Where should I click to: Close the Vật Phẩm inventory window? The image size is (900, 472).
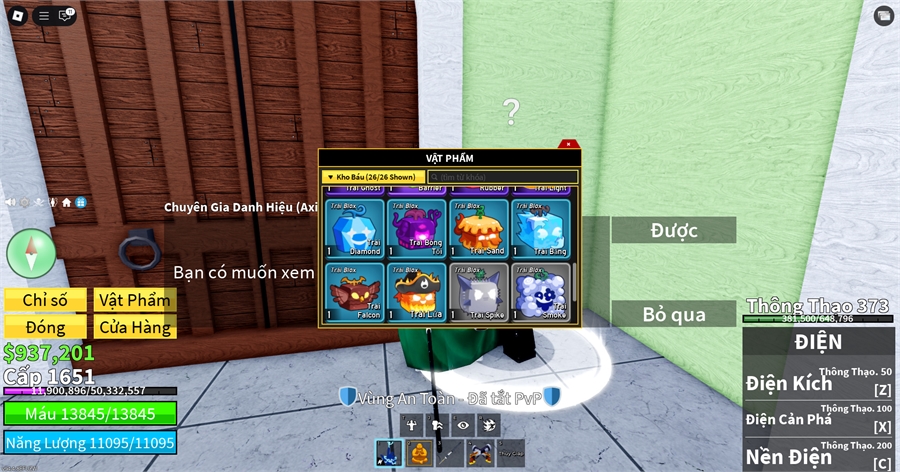click(x=567, y=144)
